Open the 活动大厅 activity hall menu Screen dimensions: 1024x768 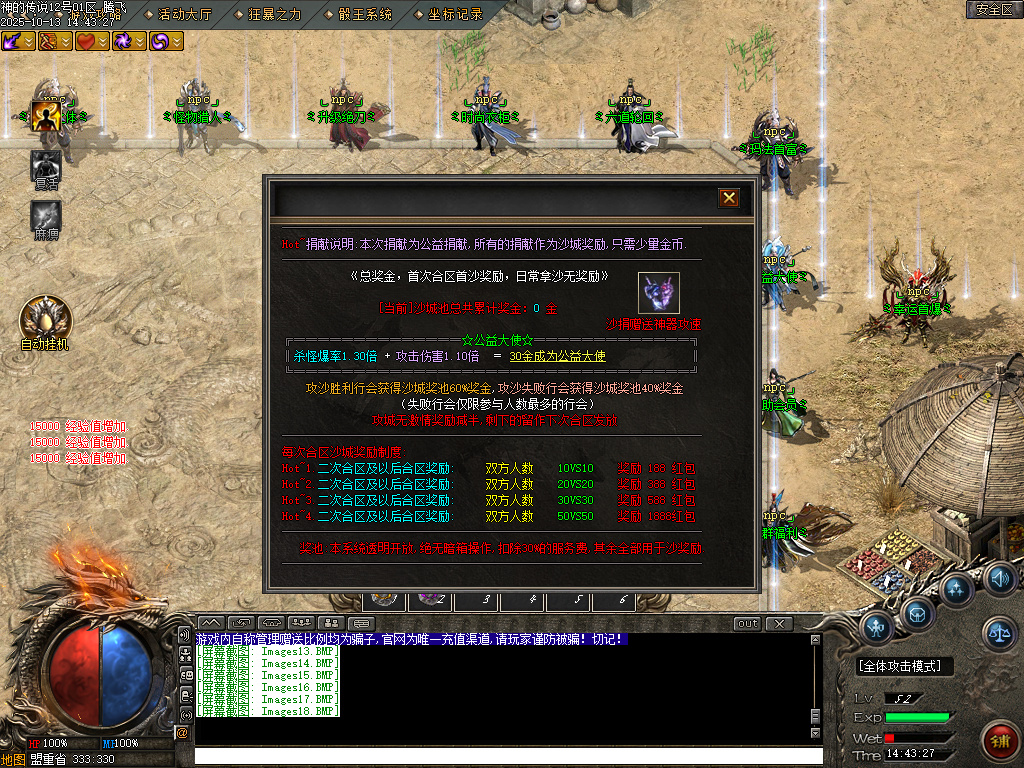(185, 14)
